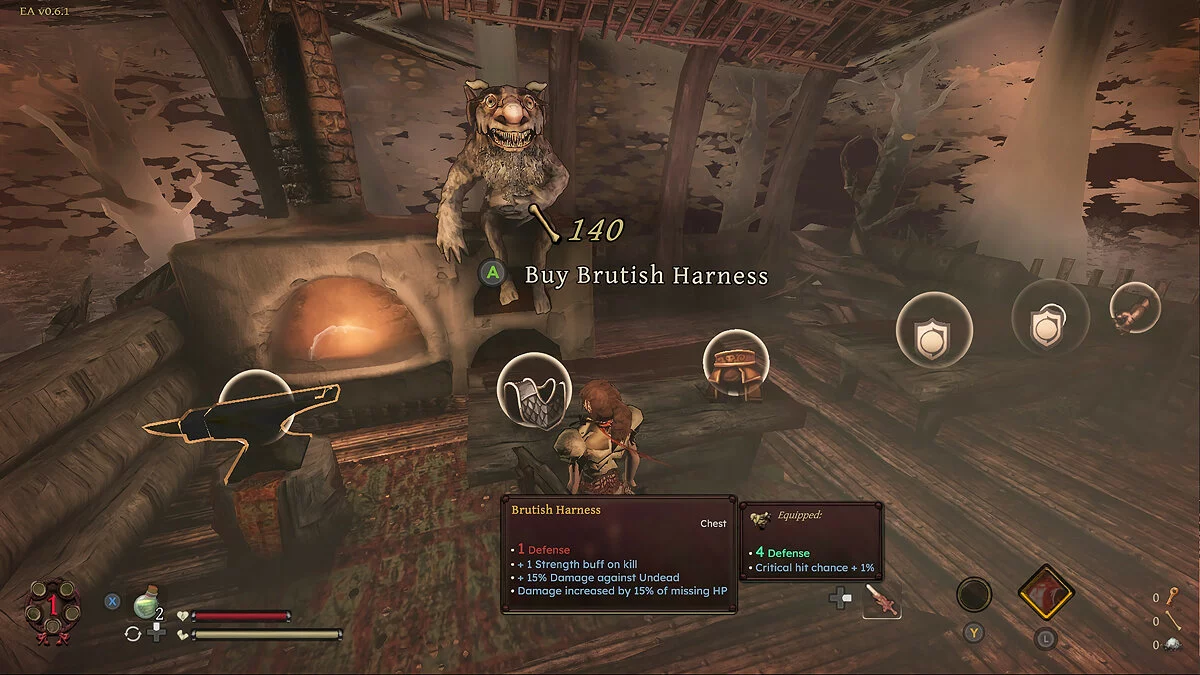Select the shield-with-ring shop bubble

click(1049, 316)
